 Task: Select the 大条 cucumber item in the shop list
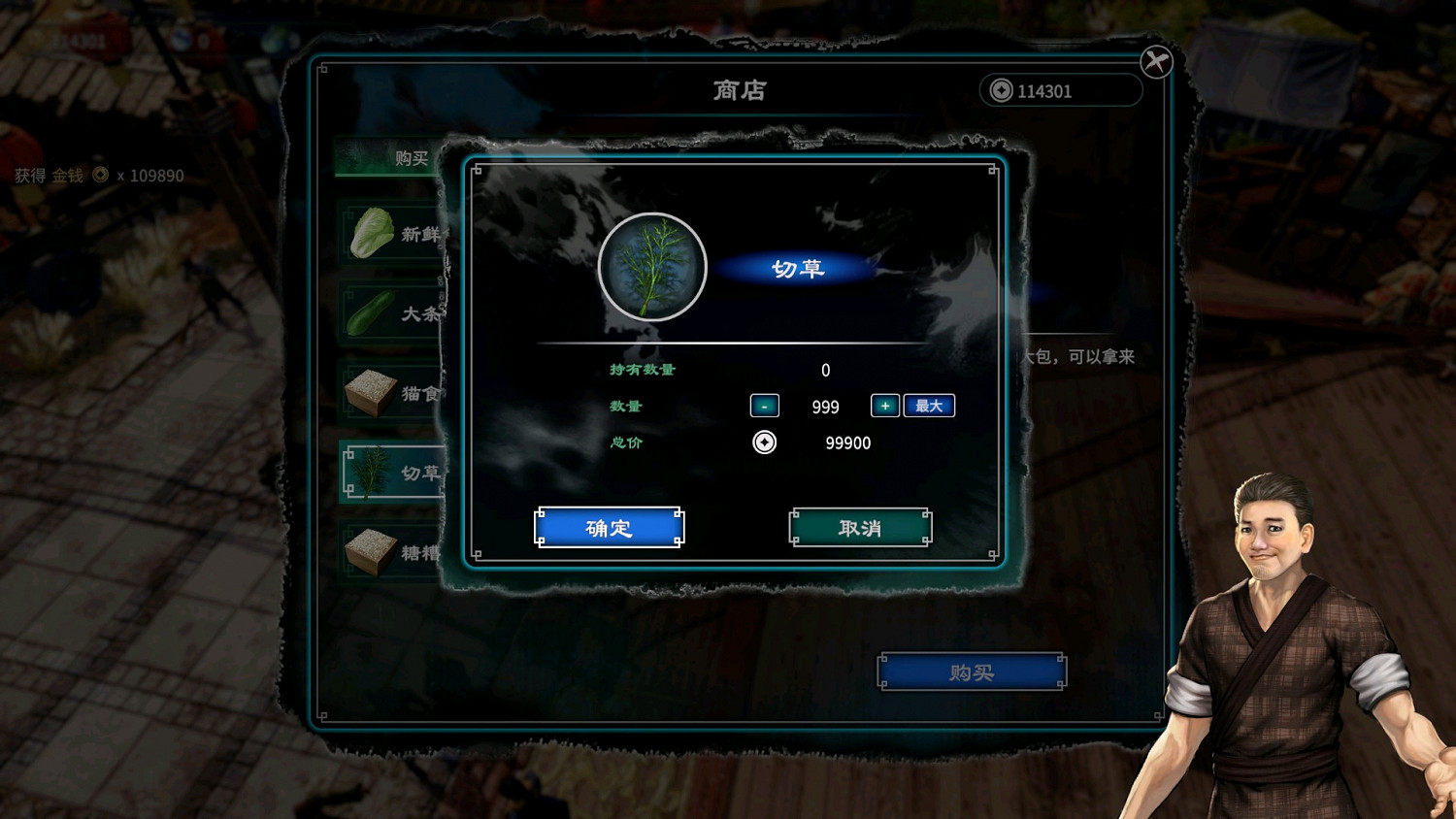click(392, 313)
